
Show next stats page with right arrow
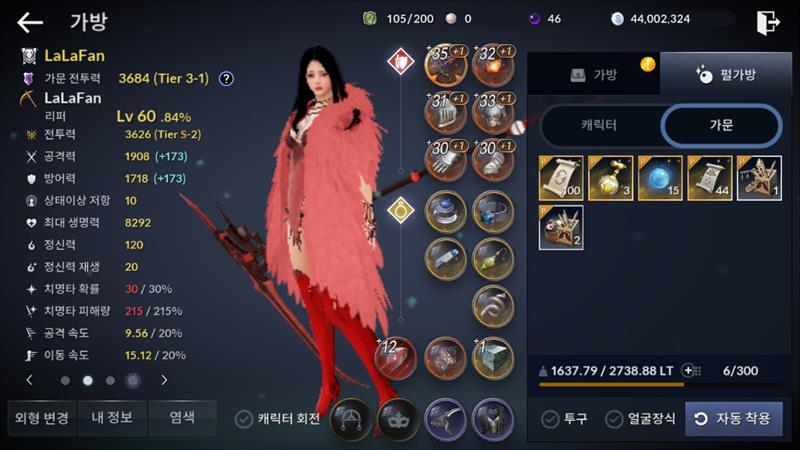(164, 380)
